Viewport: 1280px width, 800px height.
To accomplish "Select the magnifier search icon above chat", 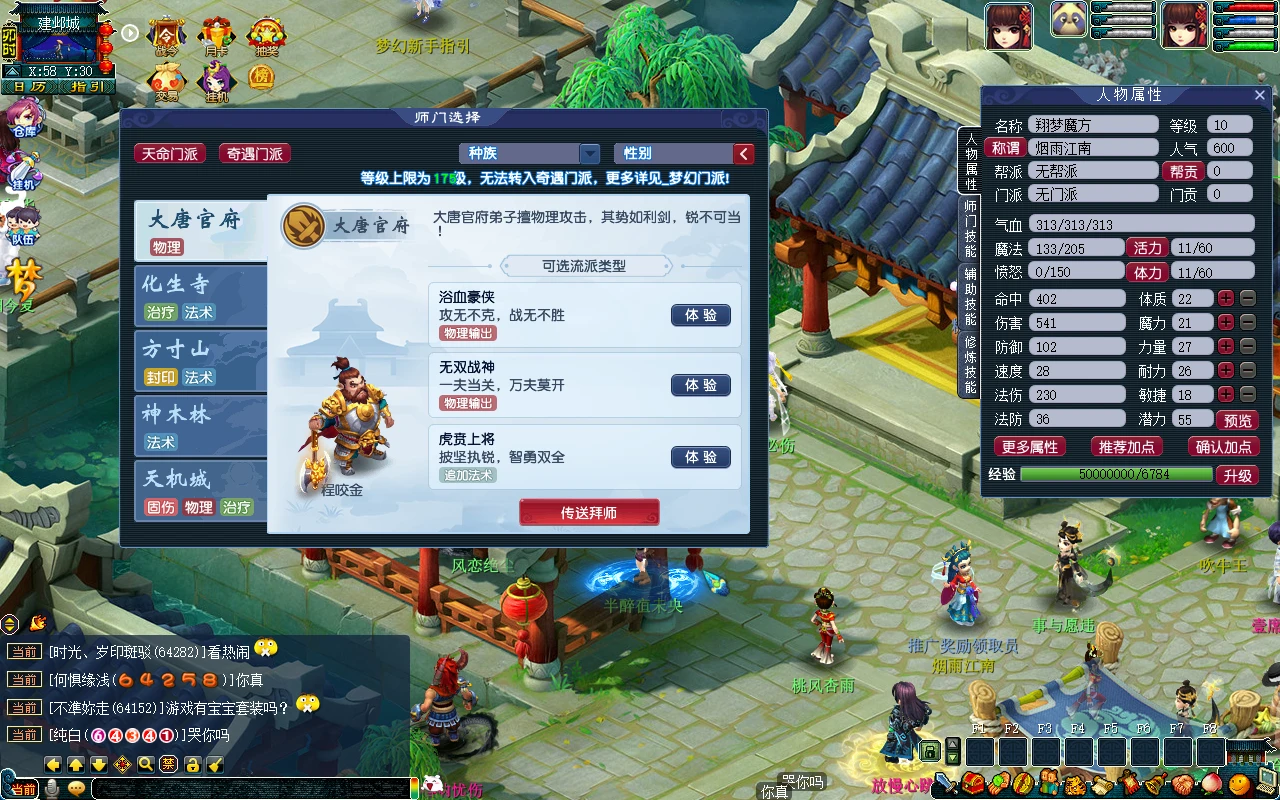I will click(x=144, y=764).
